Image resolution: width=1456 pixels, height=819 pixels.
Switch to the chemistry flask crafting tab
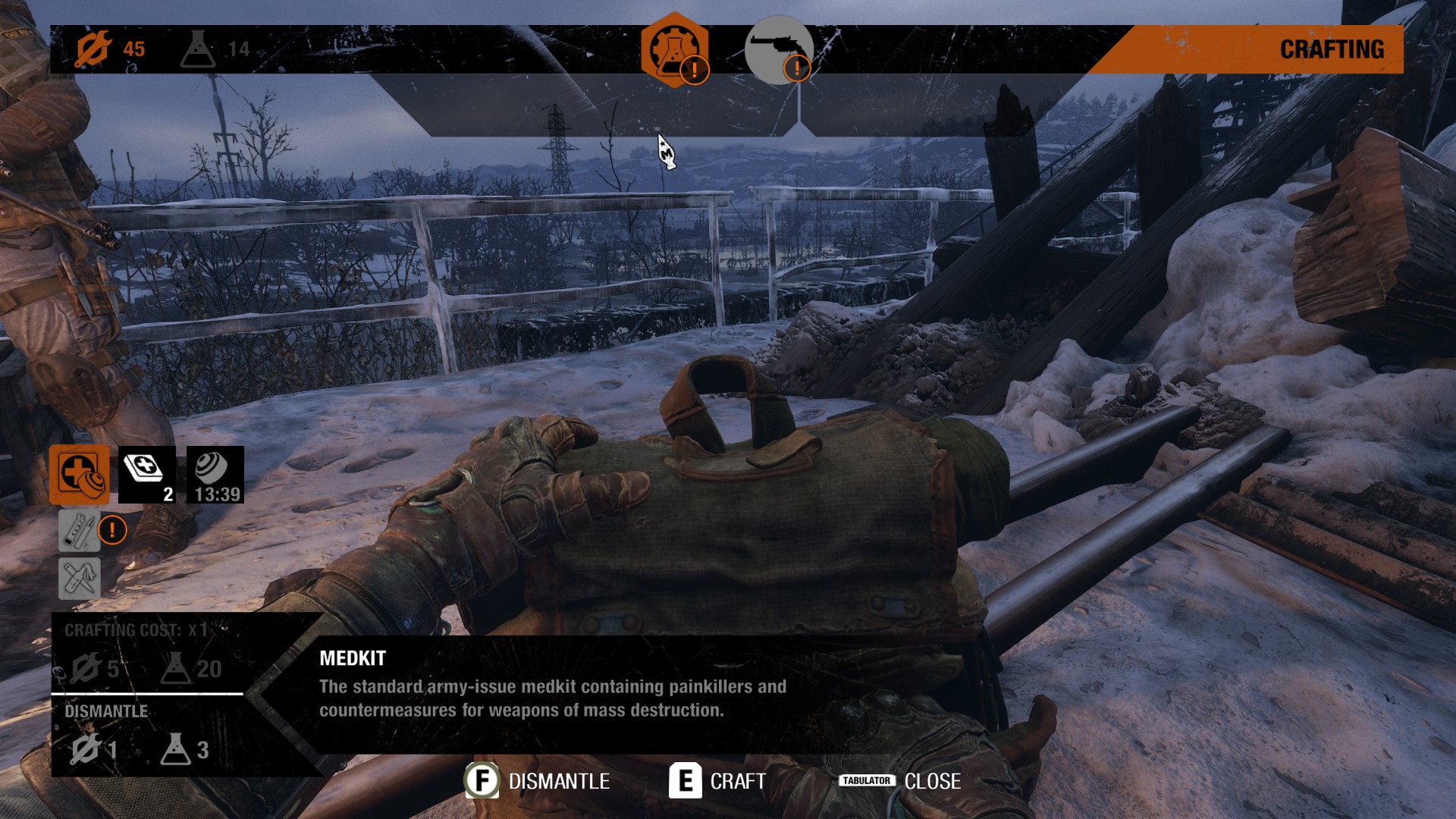[674, 50]
